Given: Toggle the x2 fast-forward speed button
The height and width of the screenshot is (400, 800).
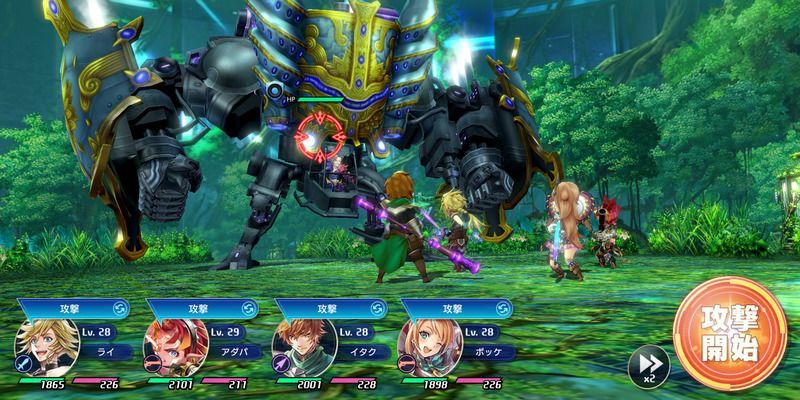Looking at the screenshot, I should point(646,365).
